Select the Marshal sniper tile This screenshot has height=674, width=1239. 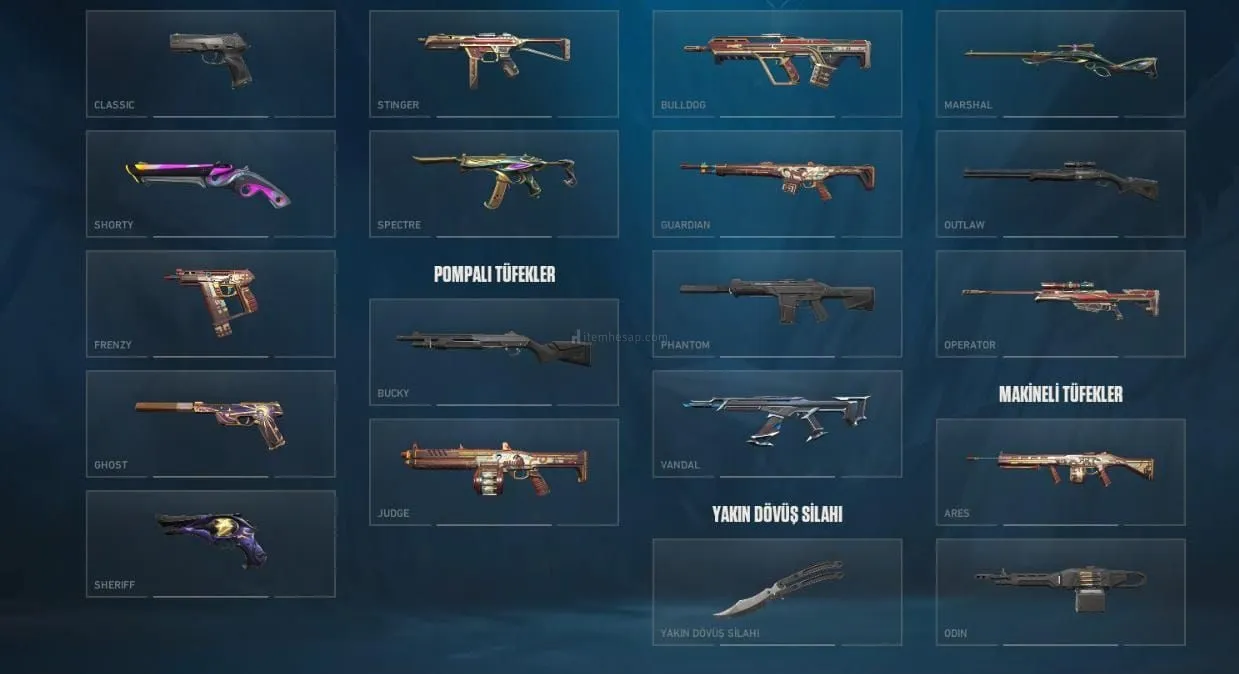point(1060,63)
